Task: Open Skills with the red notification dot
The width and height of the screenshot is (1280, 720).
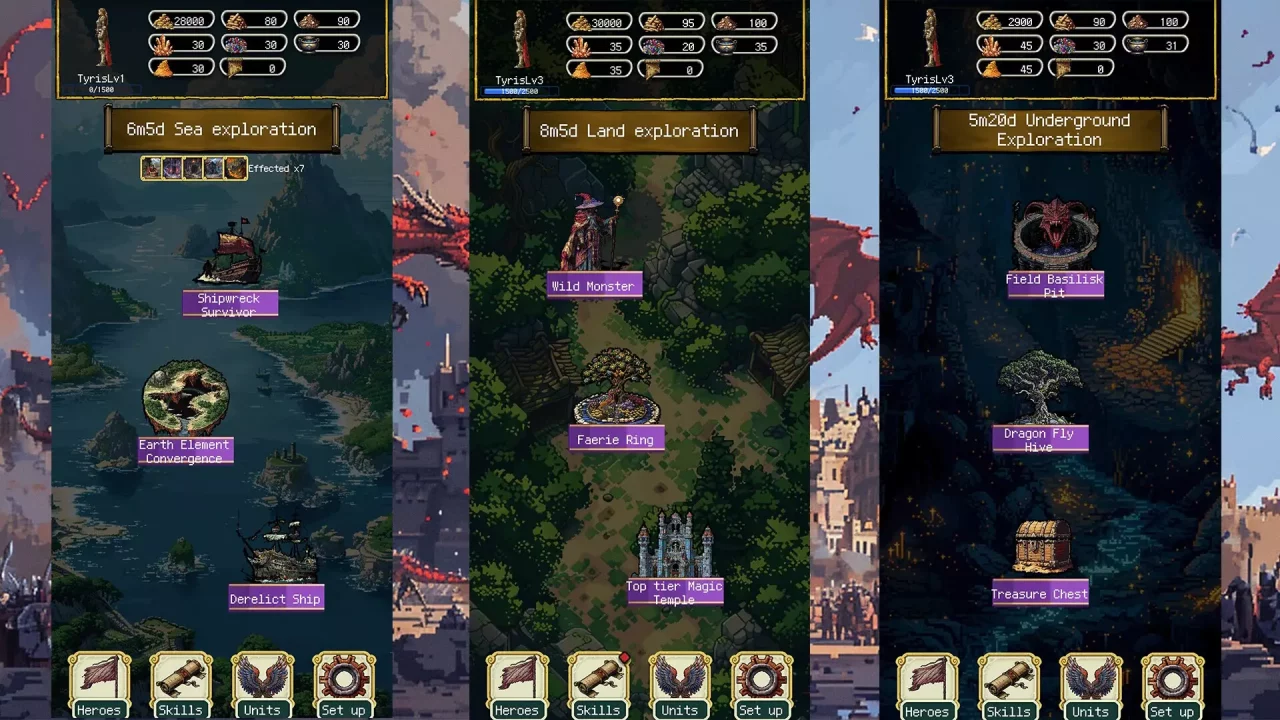Action: pyautogui.click(x=598, y=685)
